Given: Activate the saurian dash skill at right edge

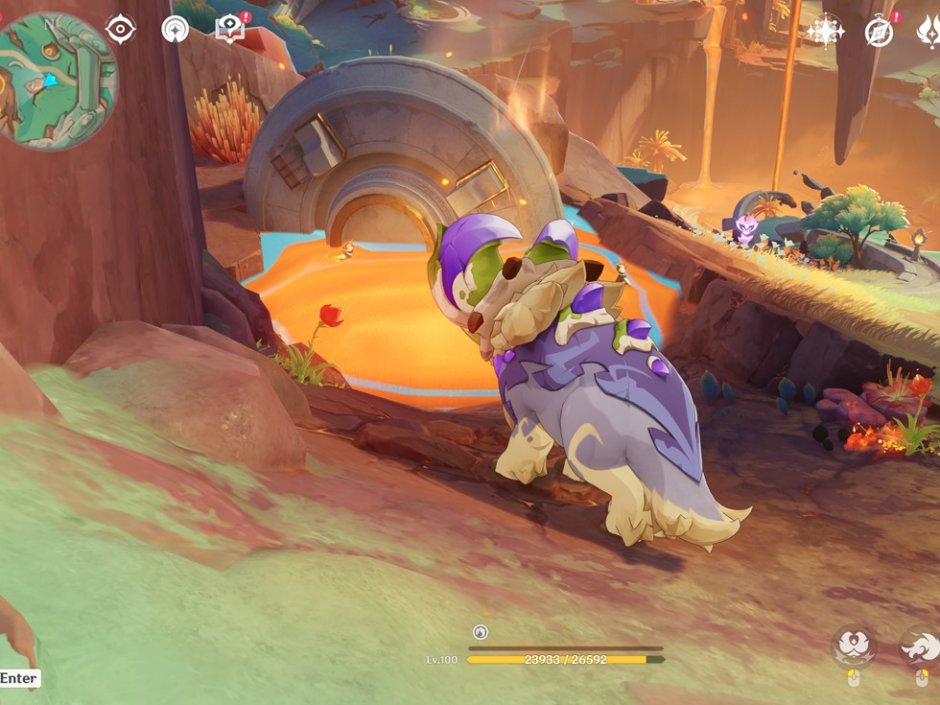Looking at the screenshot, I should click(x=921, y=647).
